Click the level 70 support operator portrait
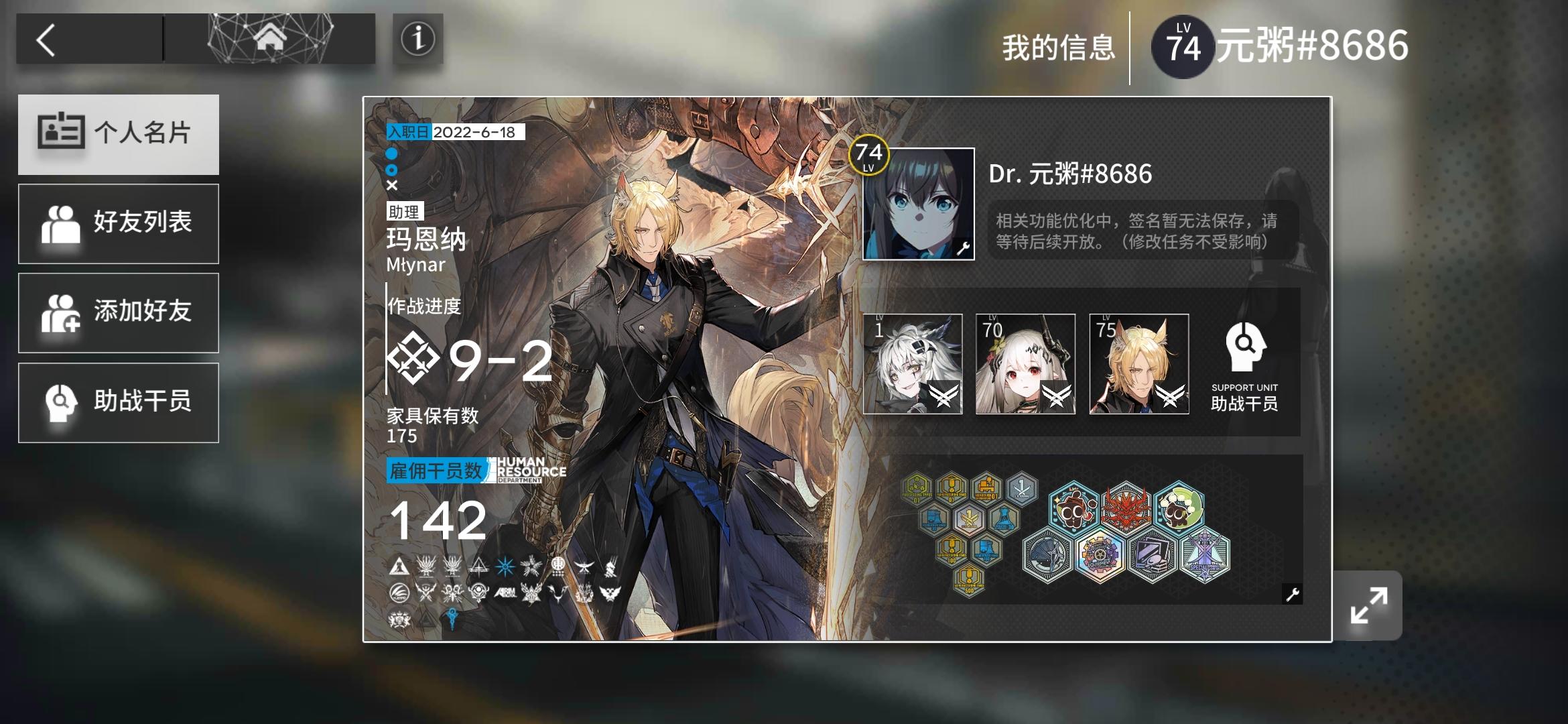The height and width of the screenshot is (724, 1568). pyautogui.click(x=1025, y=363)
